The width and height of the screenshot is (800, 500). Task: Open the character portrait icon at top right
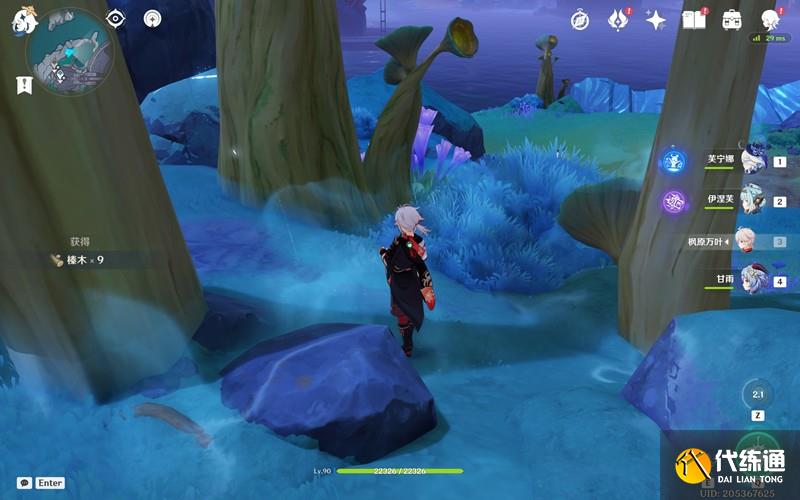[770, 19]
